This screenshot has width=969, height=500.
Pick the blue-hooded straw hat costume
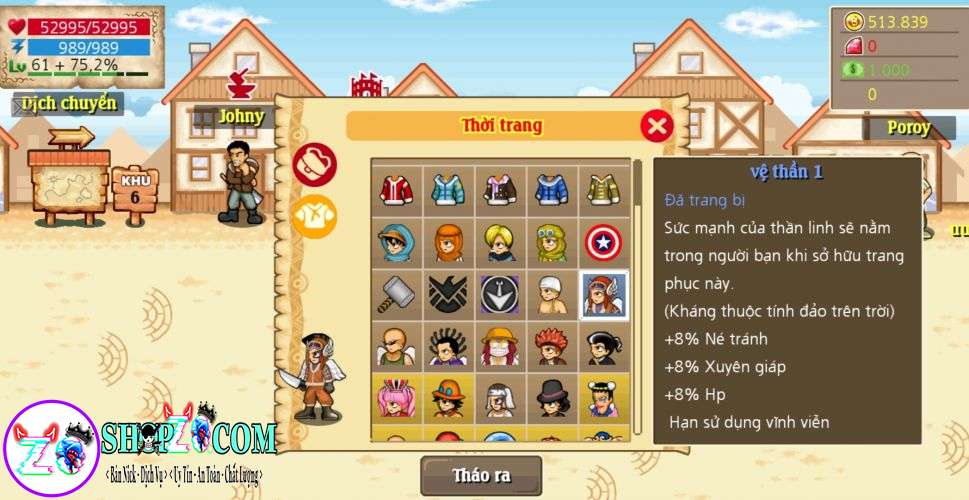[396, 242]
